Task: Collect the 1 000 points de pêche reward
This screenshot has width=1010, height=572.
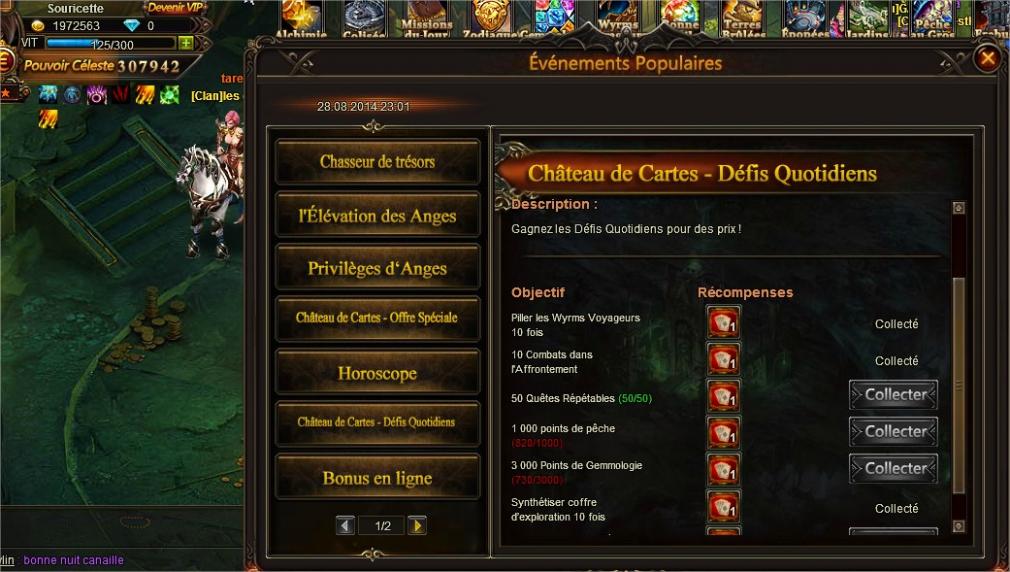Action: [x=894, y=432]
